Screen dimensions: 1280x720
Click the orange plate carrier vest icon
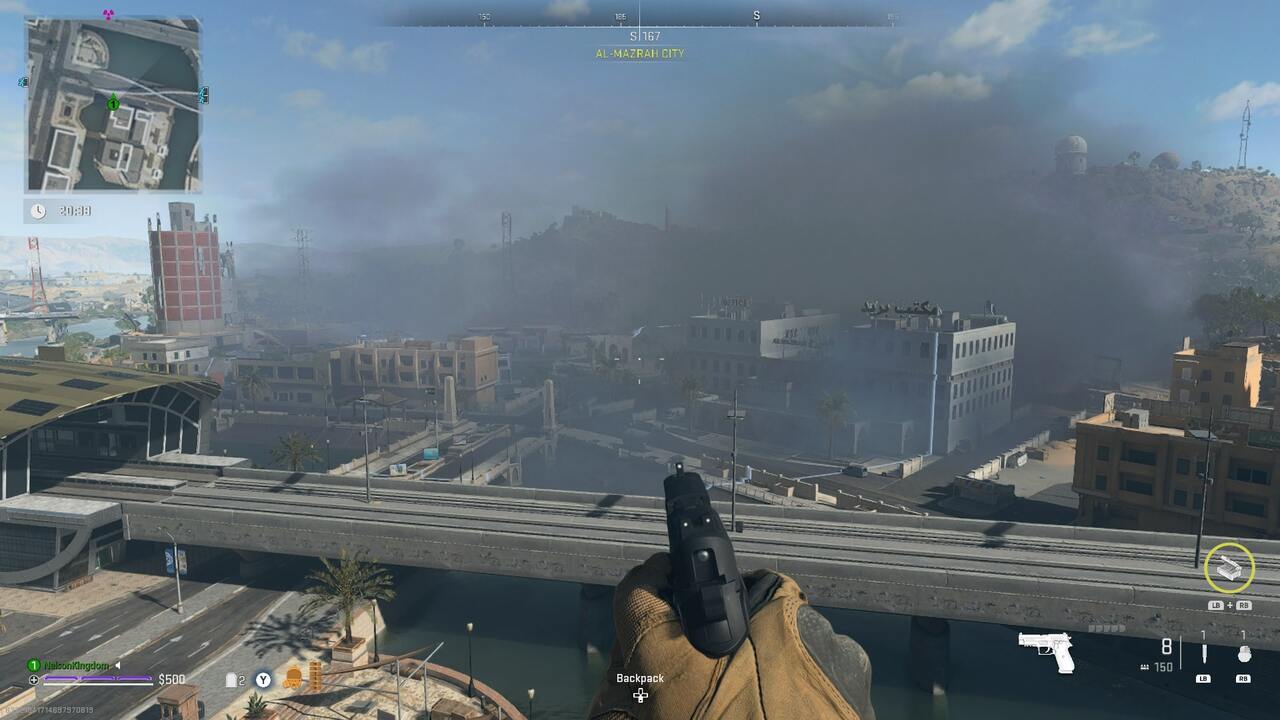tap(315, 677)
